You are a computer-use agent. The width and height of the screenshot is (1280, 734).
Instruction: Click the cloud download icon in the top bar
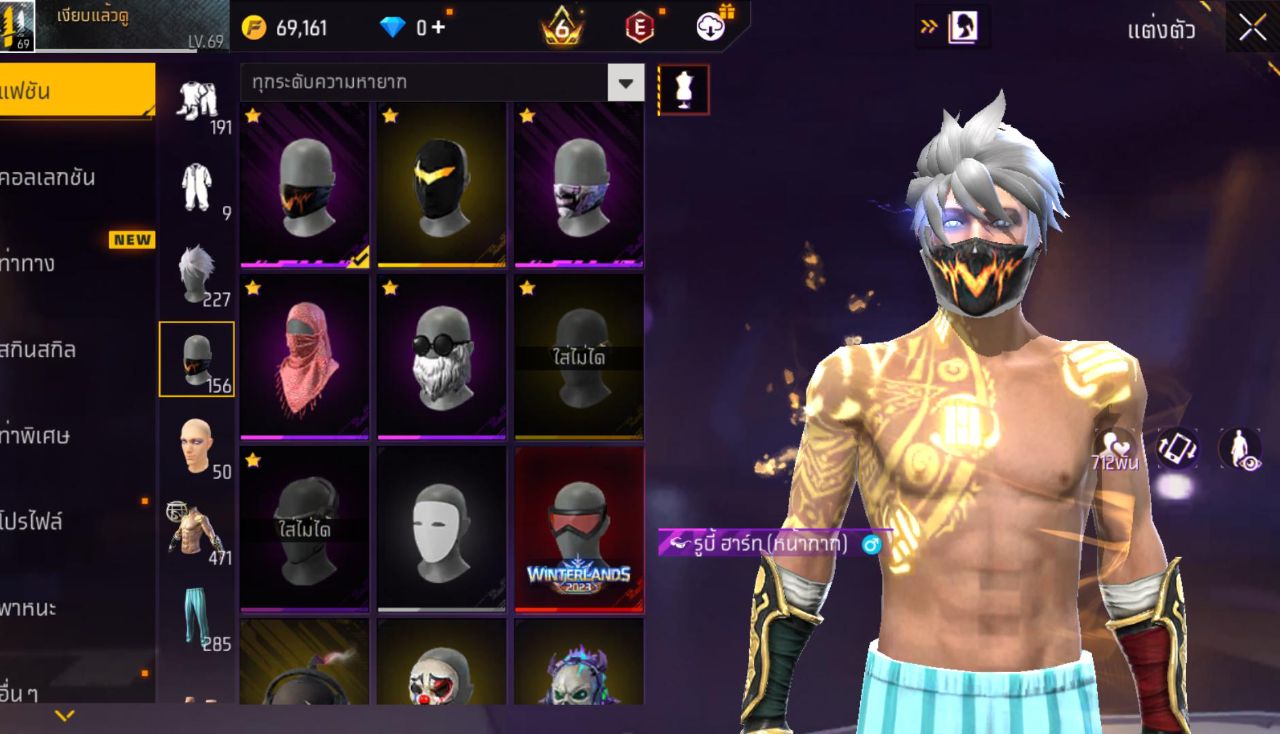(x=708, y=27)
